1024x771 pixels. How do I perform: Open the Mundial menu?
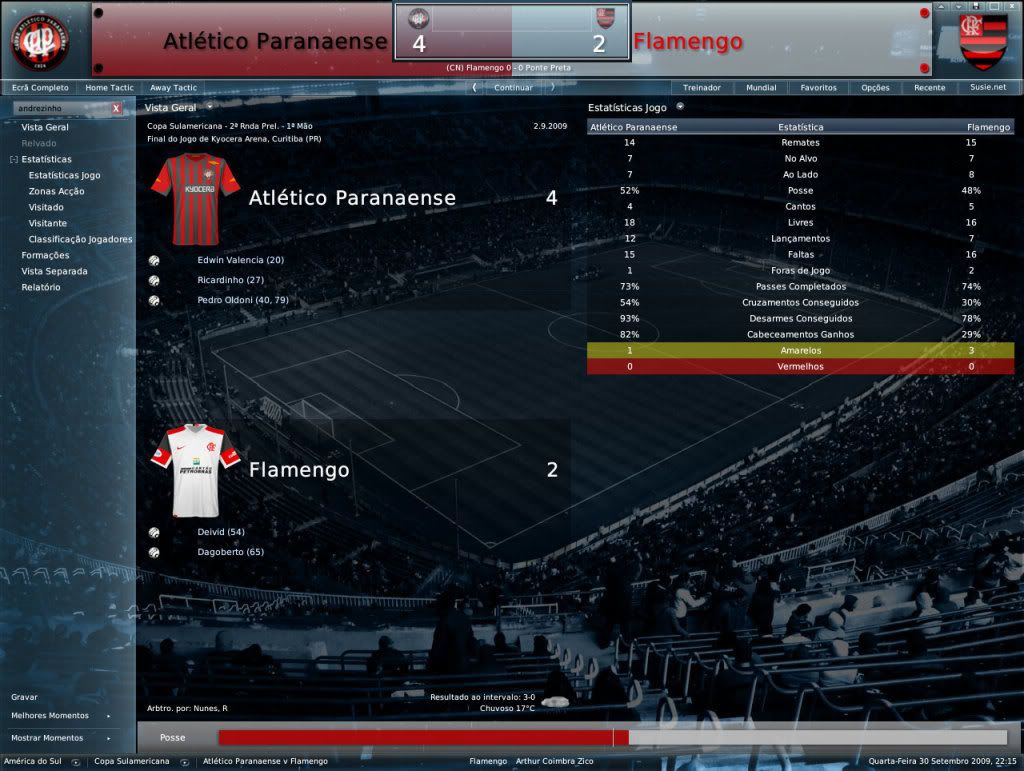761,88
